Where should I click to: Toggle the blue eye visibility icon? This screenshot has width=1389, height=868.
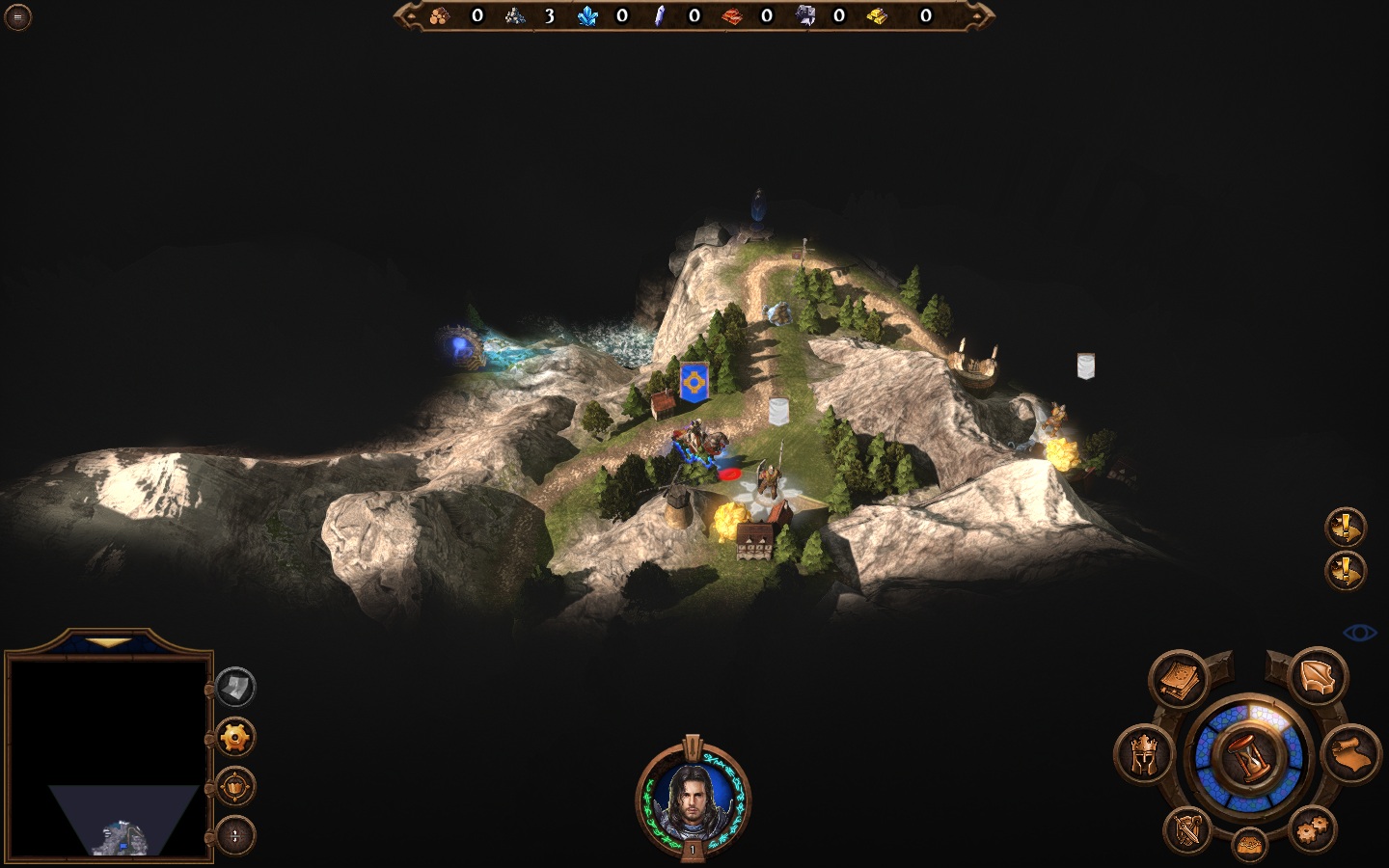tap(1360, 633)
